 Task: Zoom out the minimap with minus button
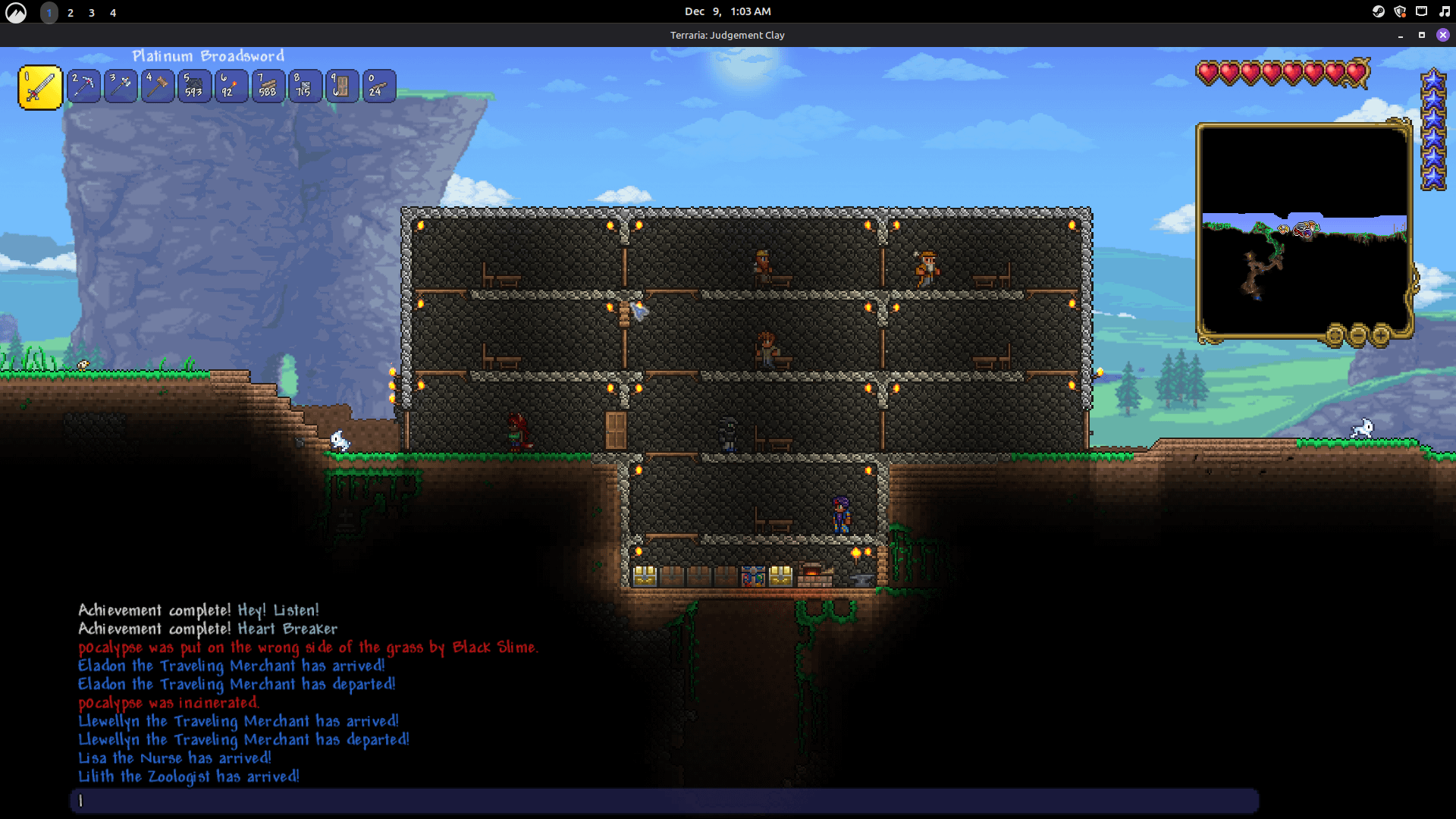click(x=1358, y=334)
